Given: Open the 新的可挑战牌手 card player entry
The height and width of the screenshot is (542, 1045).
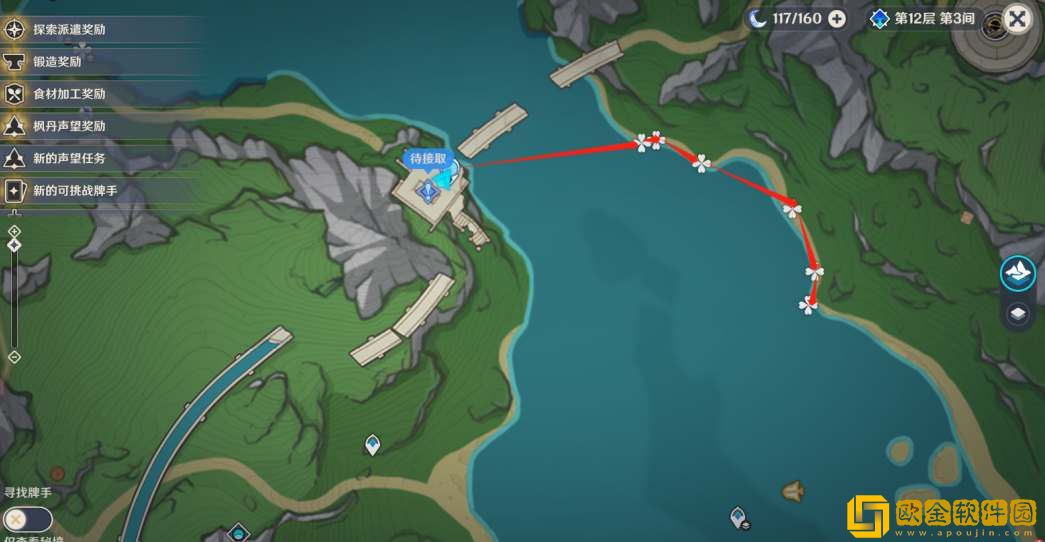Looking at the screenshot, I should pos(74,190).
